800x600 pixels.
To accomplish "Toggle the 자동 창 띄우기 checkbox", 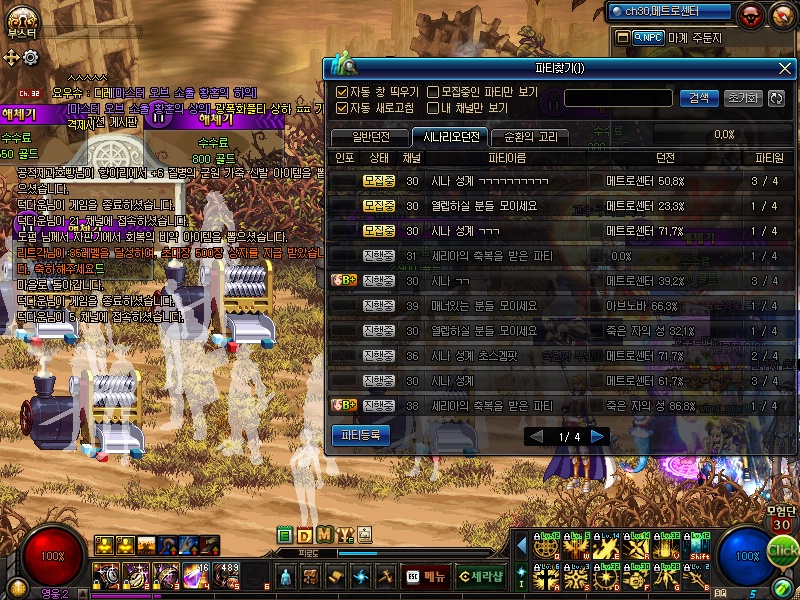I will point(342,92).
